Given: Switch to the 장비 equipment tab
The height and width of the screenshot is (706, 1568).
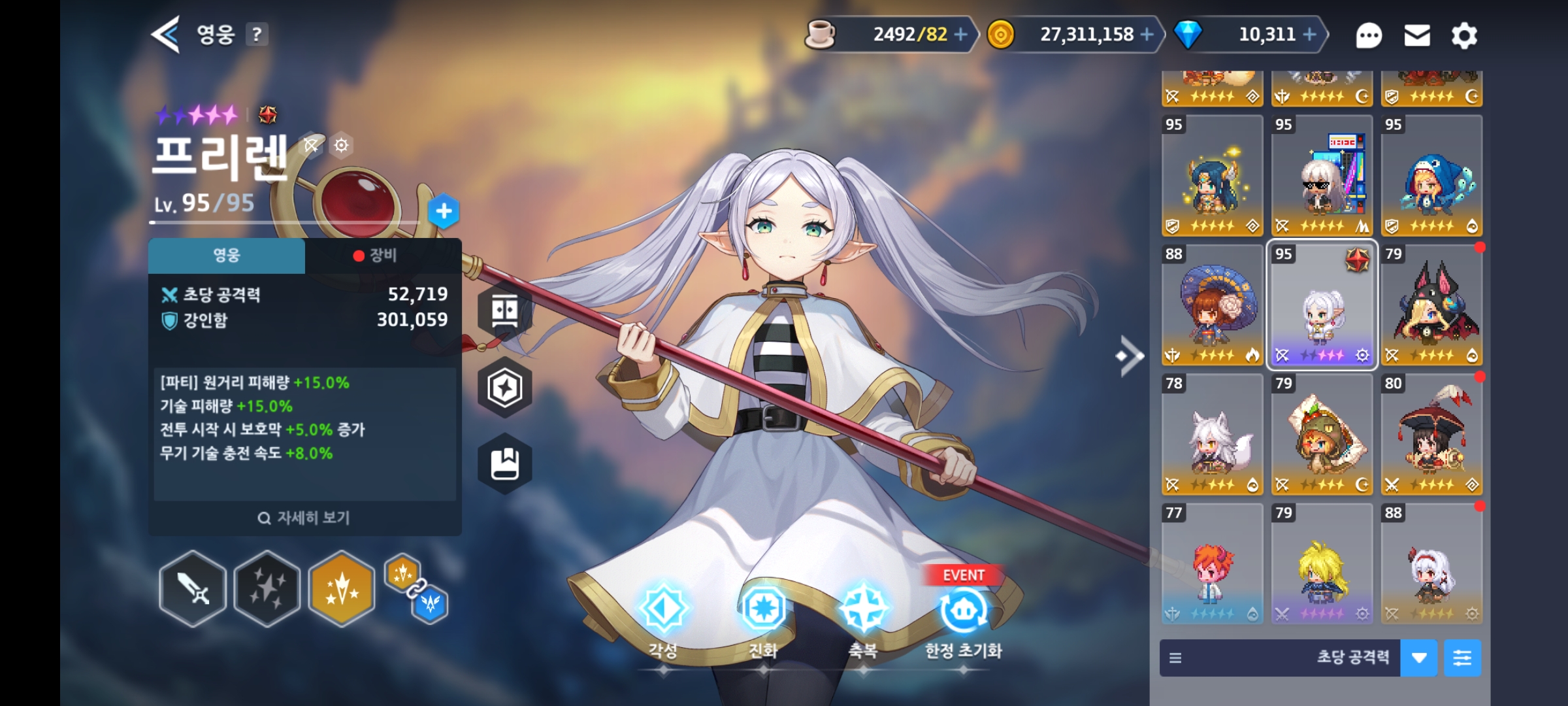Looking at the screenshot, I should [x=383, y=256].
